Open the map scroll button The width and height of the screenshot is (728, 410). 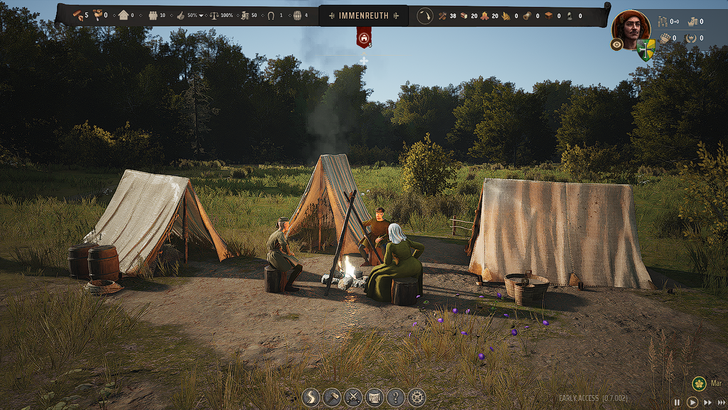(x=374, y=397)
